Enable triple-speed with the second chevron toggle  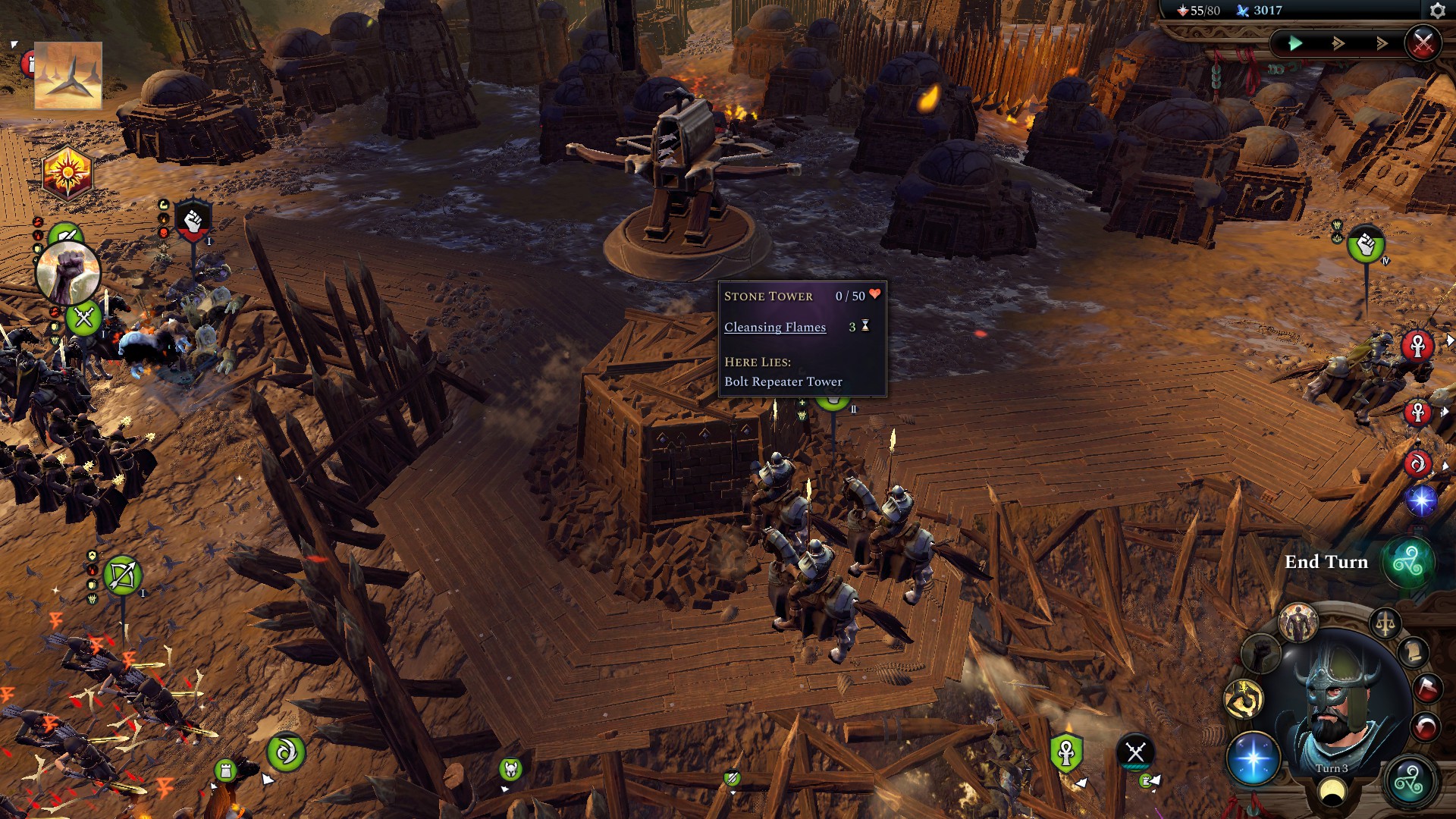tap(1382, 44)
